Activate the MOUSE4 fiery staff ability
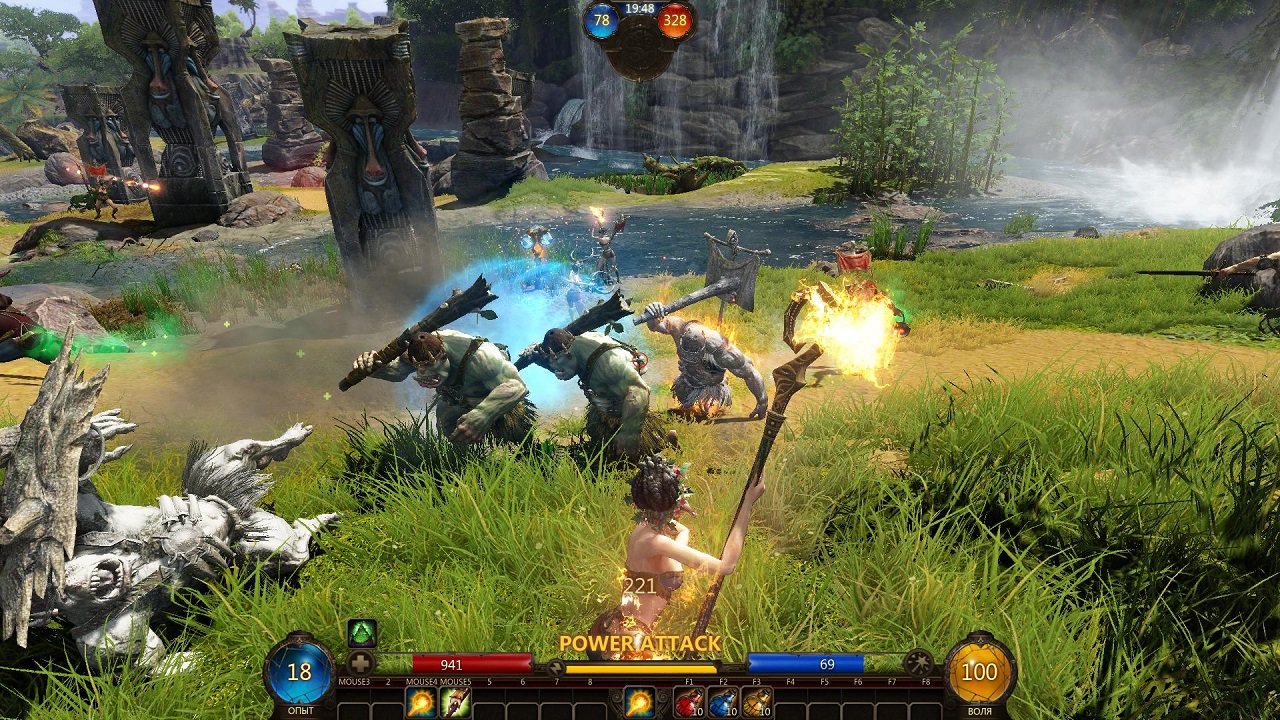This screenshot has height=720, width=1280. (421, 703)
